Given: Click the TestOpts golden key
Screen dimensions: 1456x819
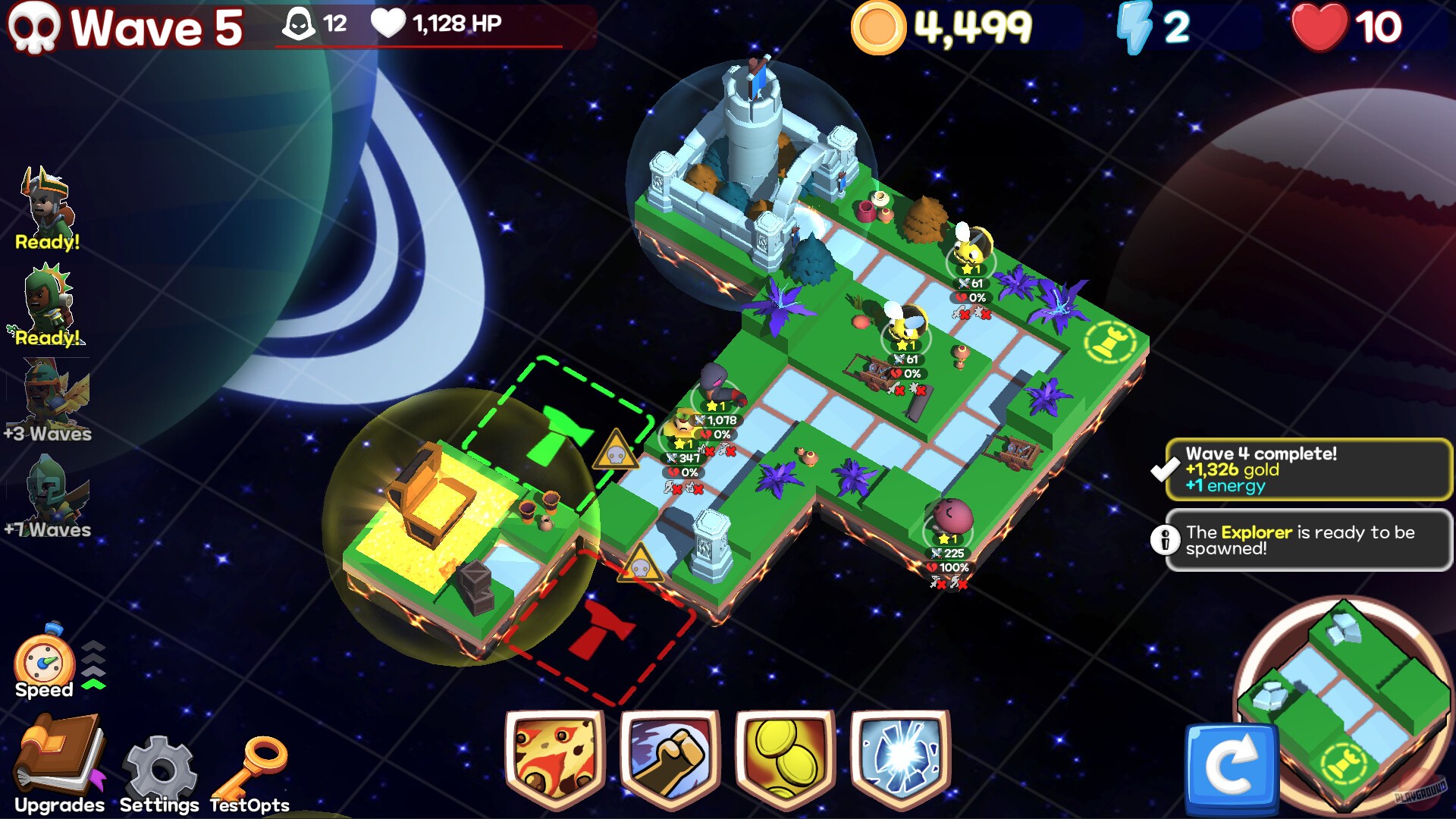Looking at the screenshot, I should [250, 766].
